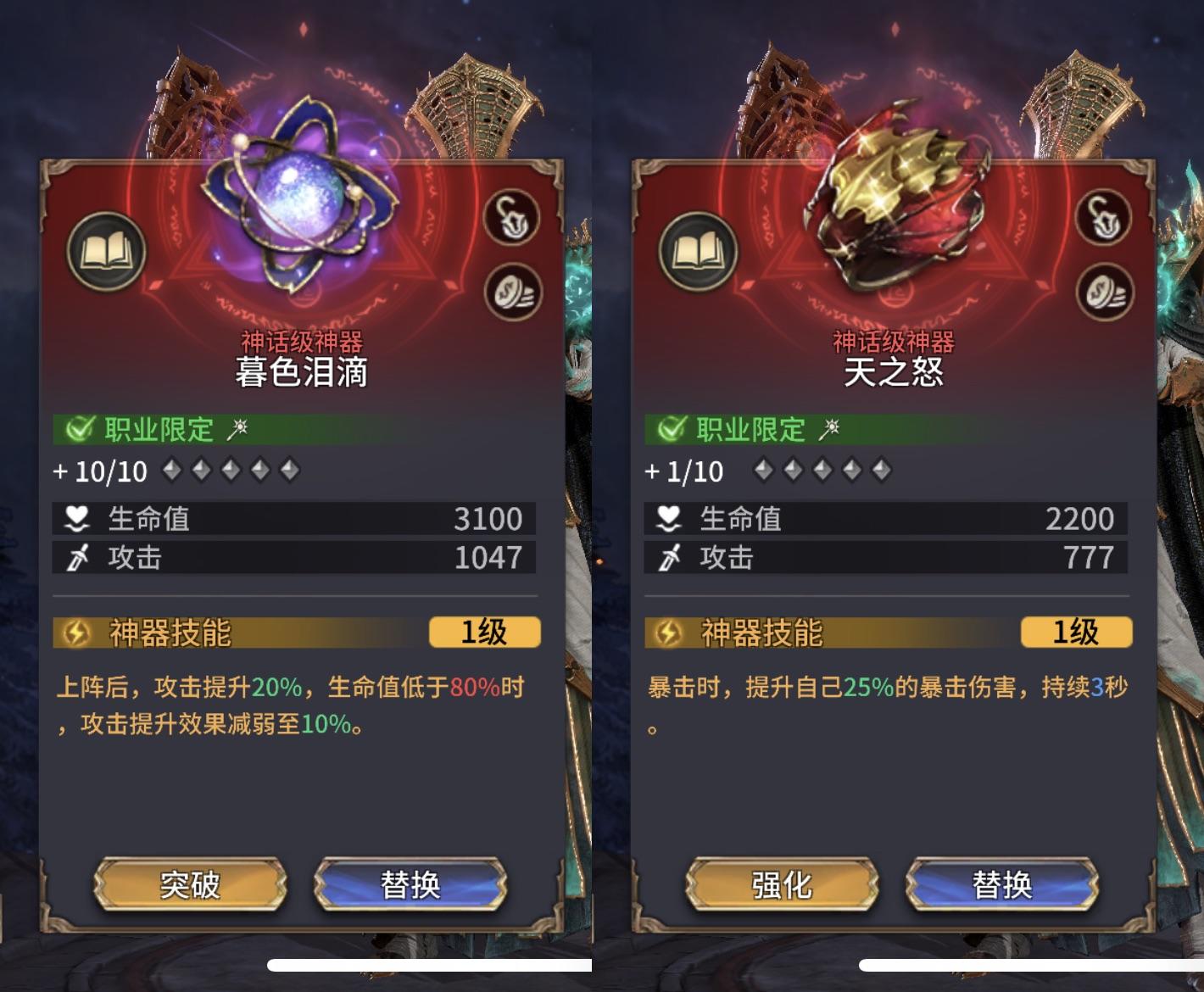Click the lock icon on 暮色泪滴 card
This screenshot has width=1204, height=992.
pos(510,216)
